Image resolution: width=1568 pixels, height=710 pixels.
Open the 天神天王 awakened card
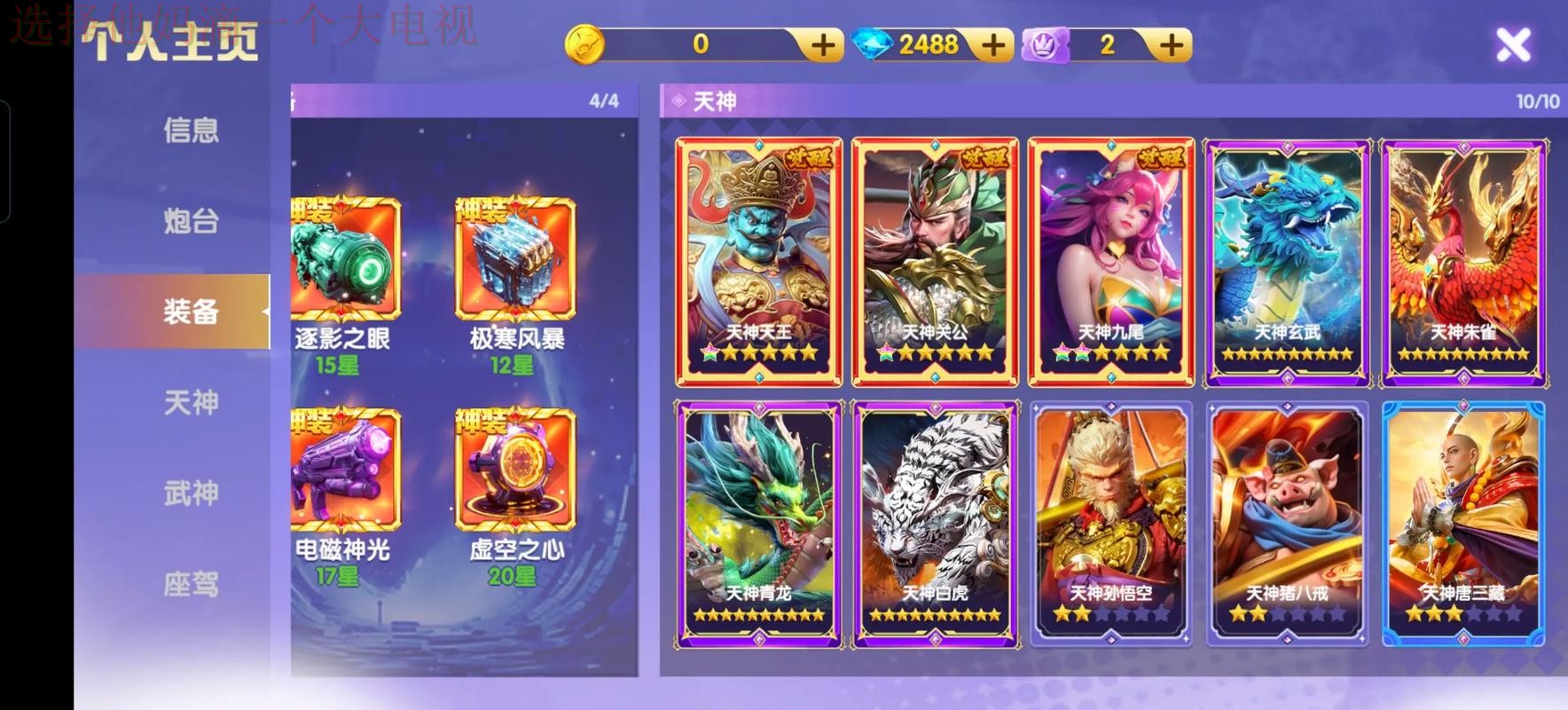coord(758,257)
